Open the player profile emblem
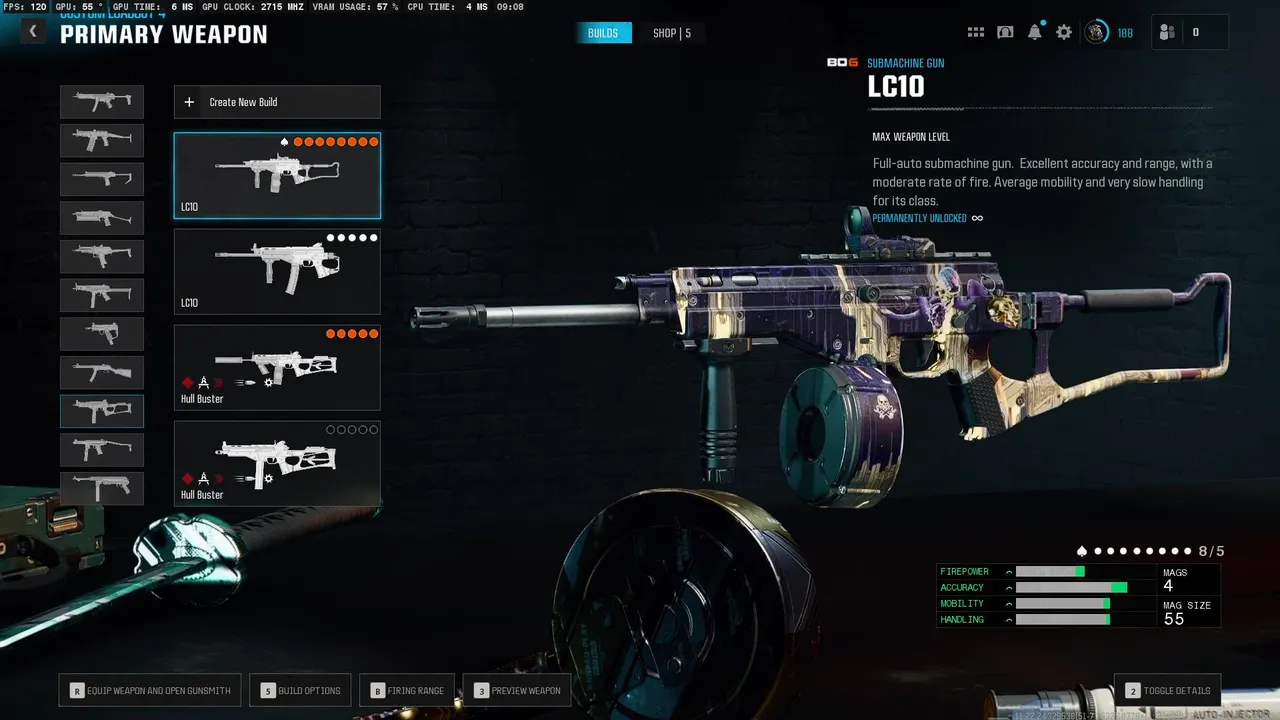The width and height of the screenshot is (1280, 720). pos(1096,32)
